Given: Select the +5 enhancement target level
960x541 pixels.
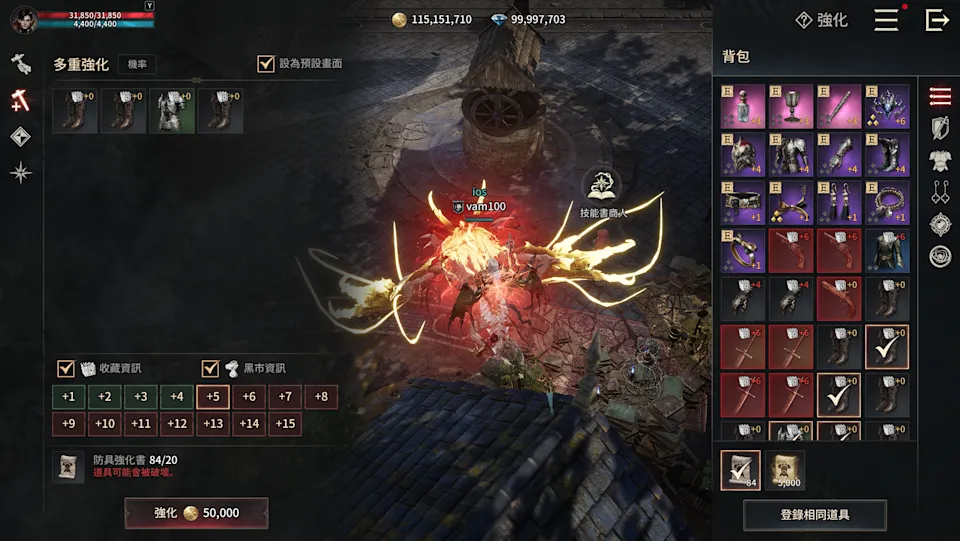Looking at the screenshot, I should coord(213,397).
